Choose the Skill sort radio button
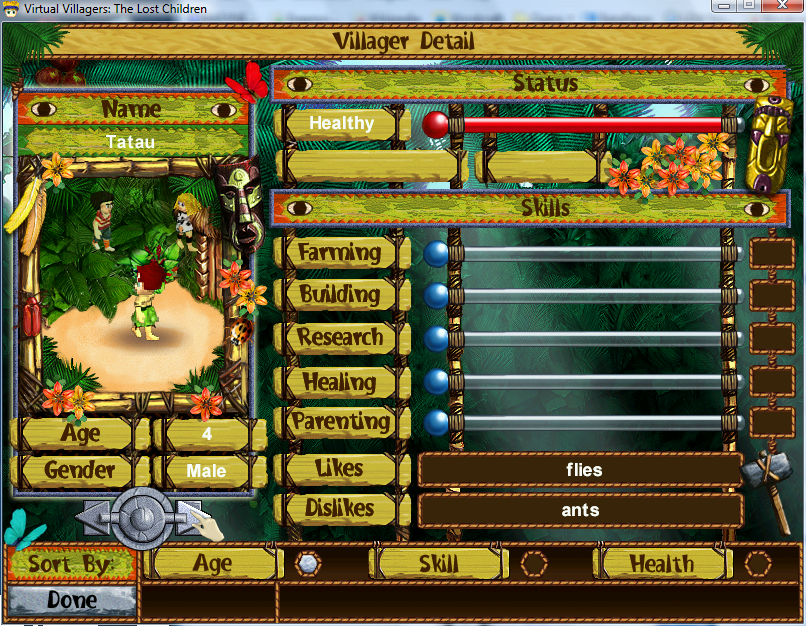This screenshot has height=626, width=806. click(x=534, y=564)
